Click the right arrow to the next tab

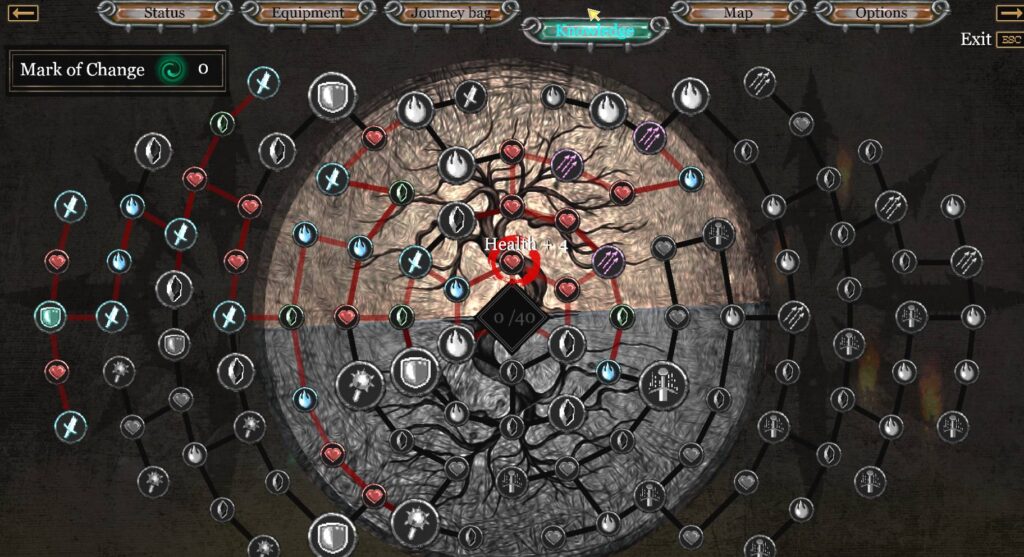[1009, 13]
